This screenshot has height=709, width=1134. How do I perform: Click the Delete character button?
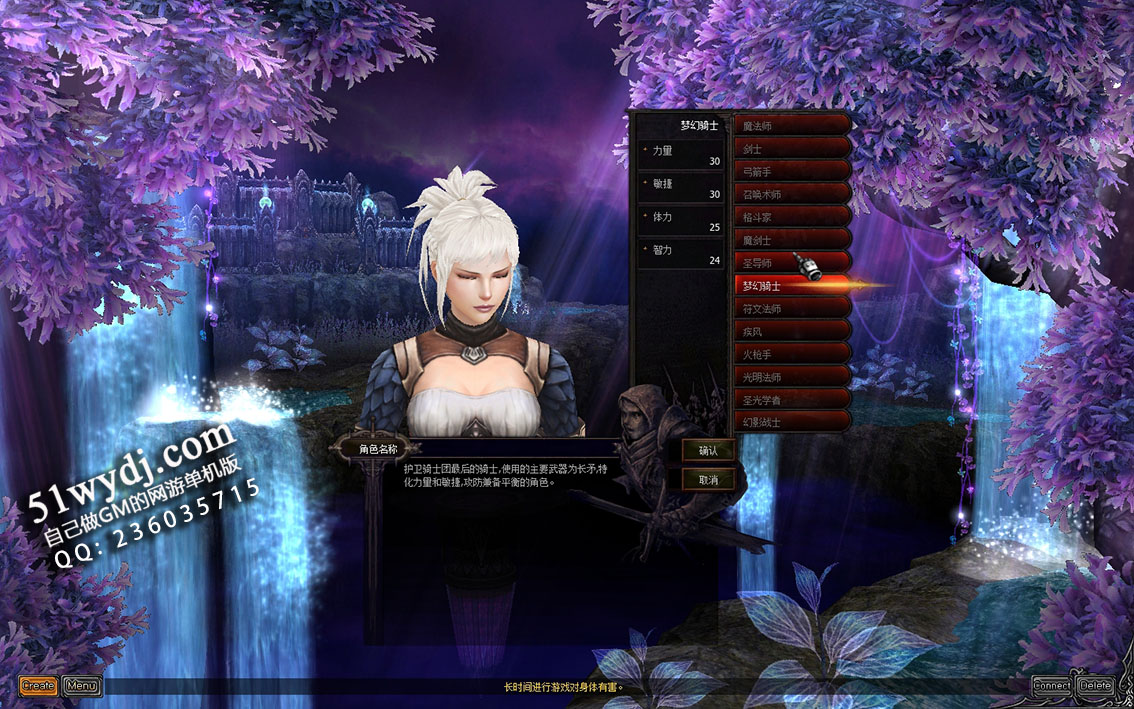[x=1096, y=686]
